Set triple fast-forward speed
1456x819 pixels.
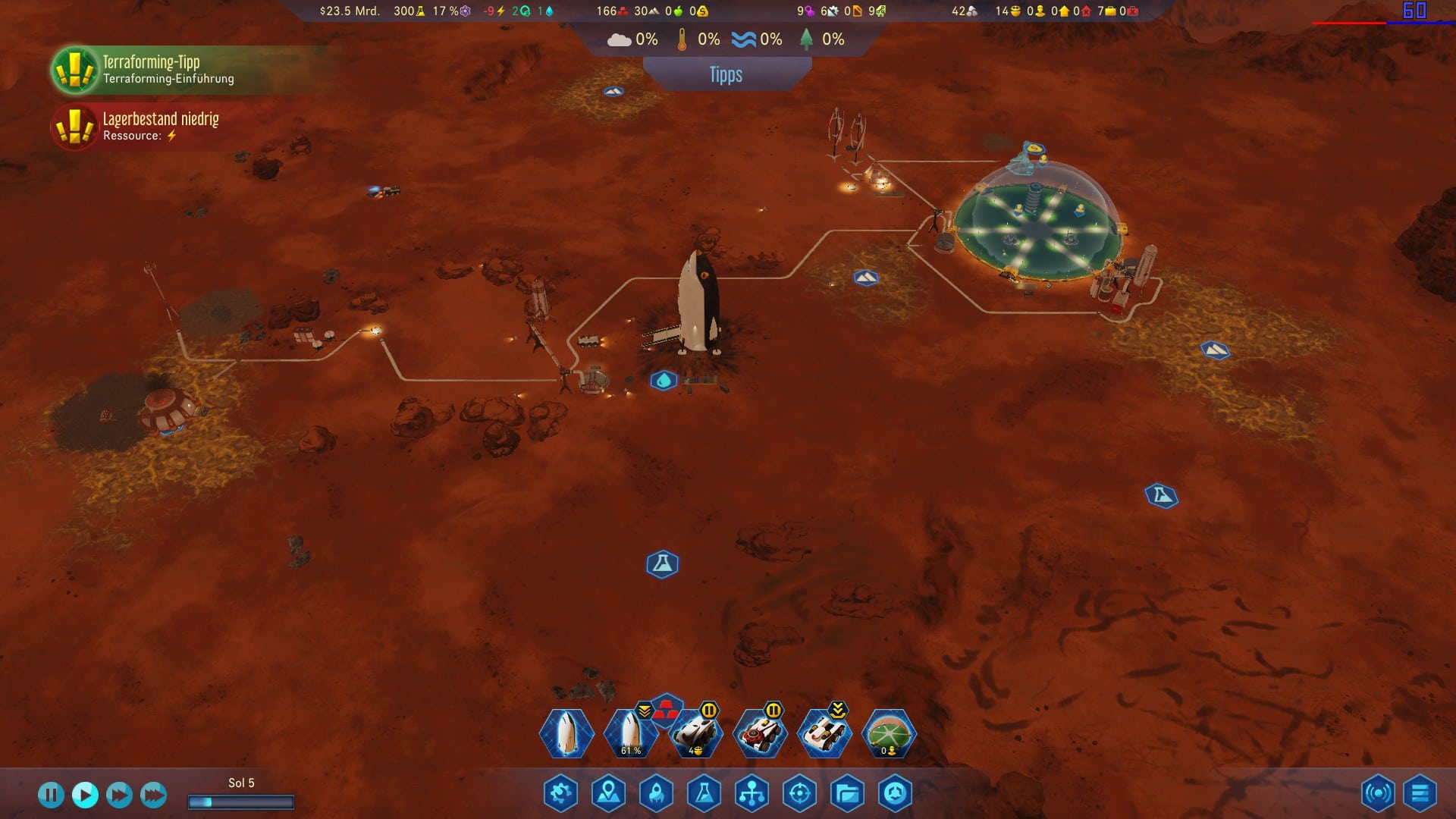pyautogui.click(x=153, y=795)
